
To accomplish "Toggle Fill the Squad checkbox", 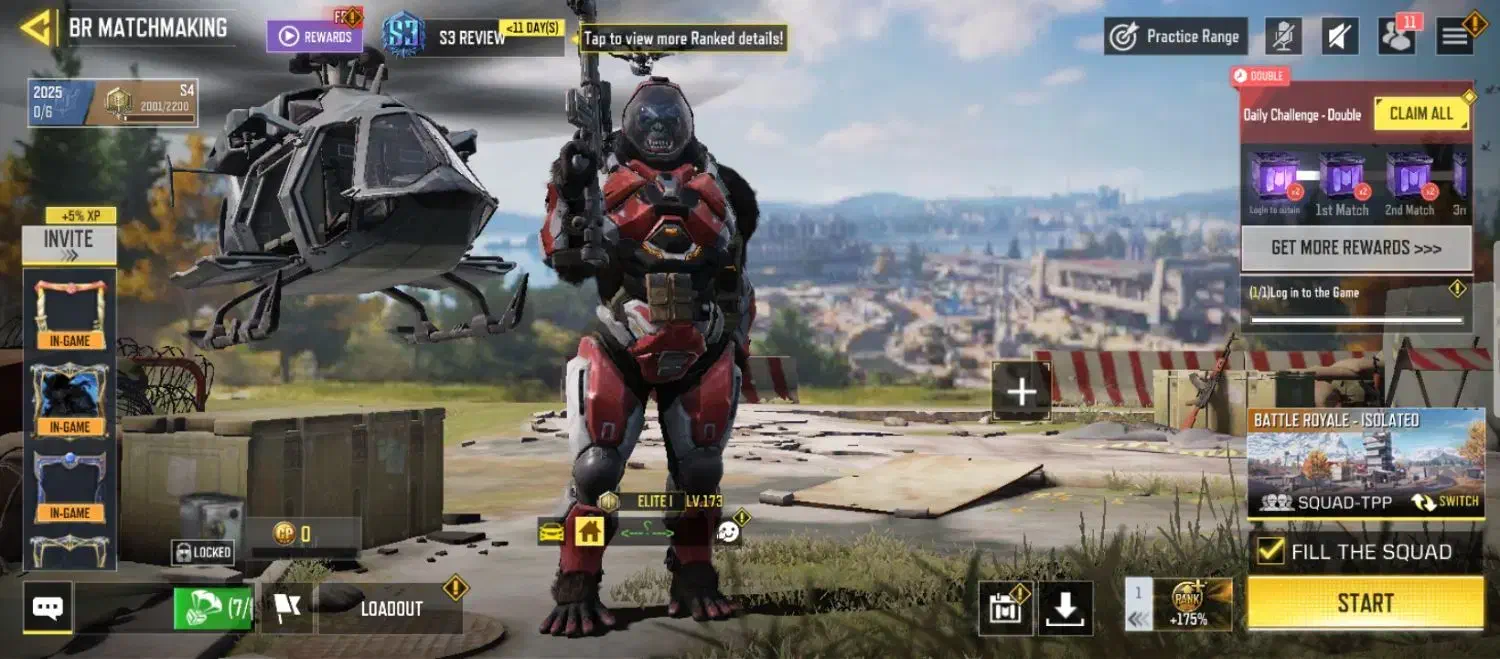I will coord(1270,551).
